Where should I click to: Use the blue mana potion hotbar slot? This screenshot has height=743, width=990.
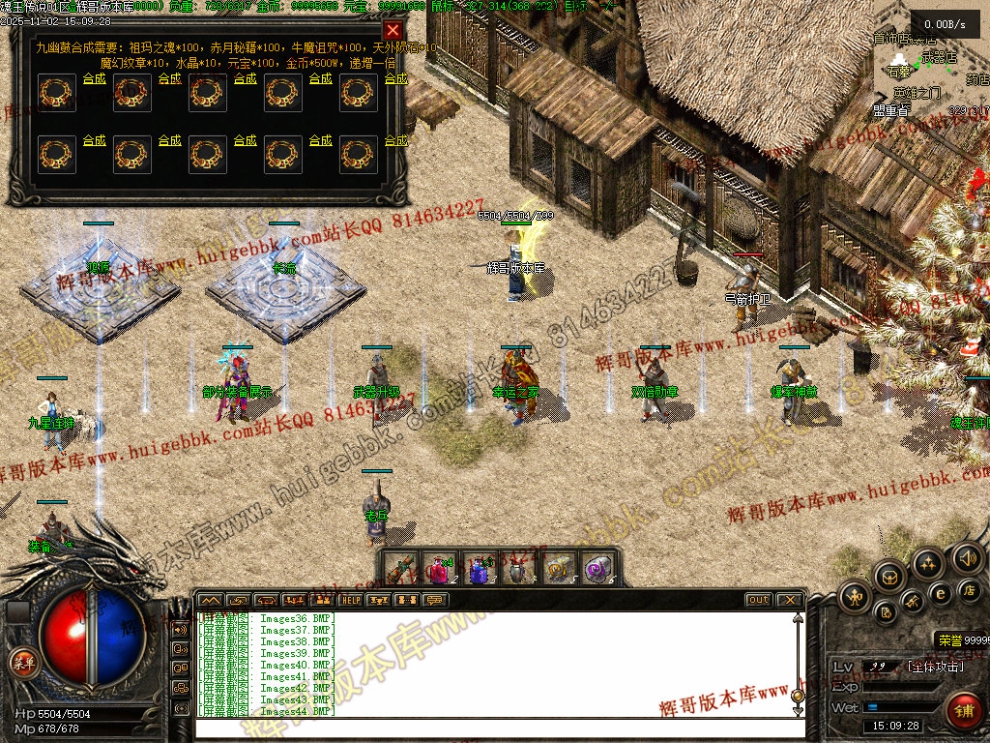coord(478,569)
